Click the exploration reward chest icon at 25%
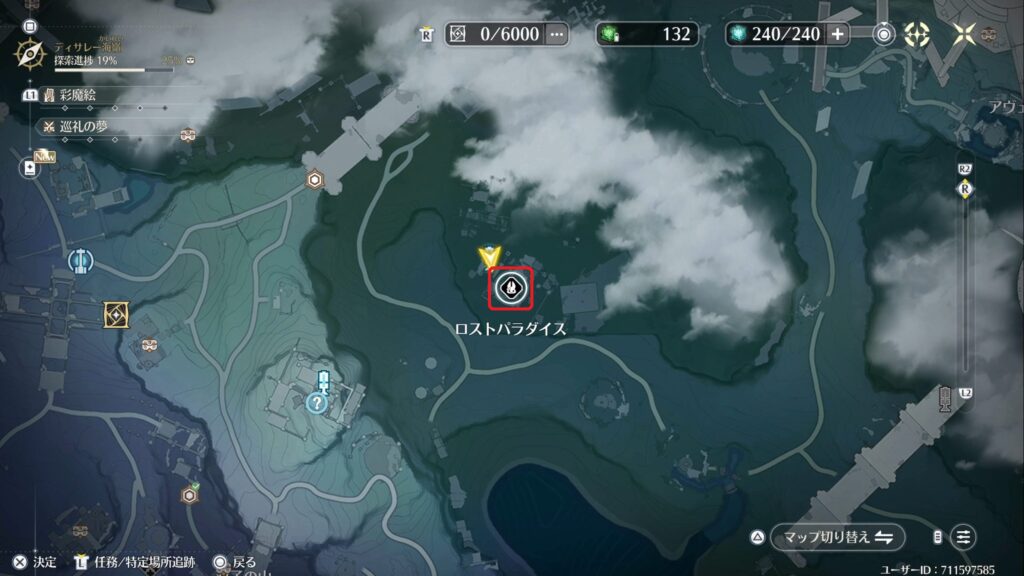 click(190, 61)
